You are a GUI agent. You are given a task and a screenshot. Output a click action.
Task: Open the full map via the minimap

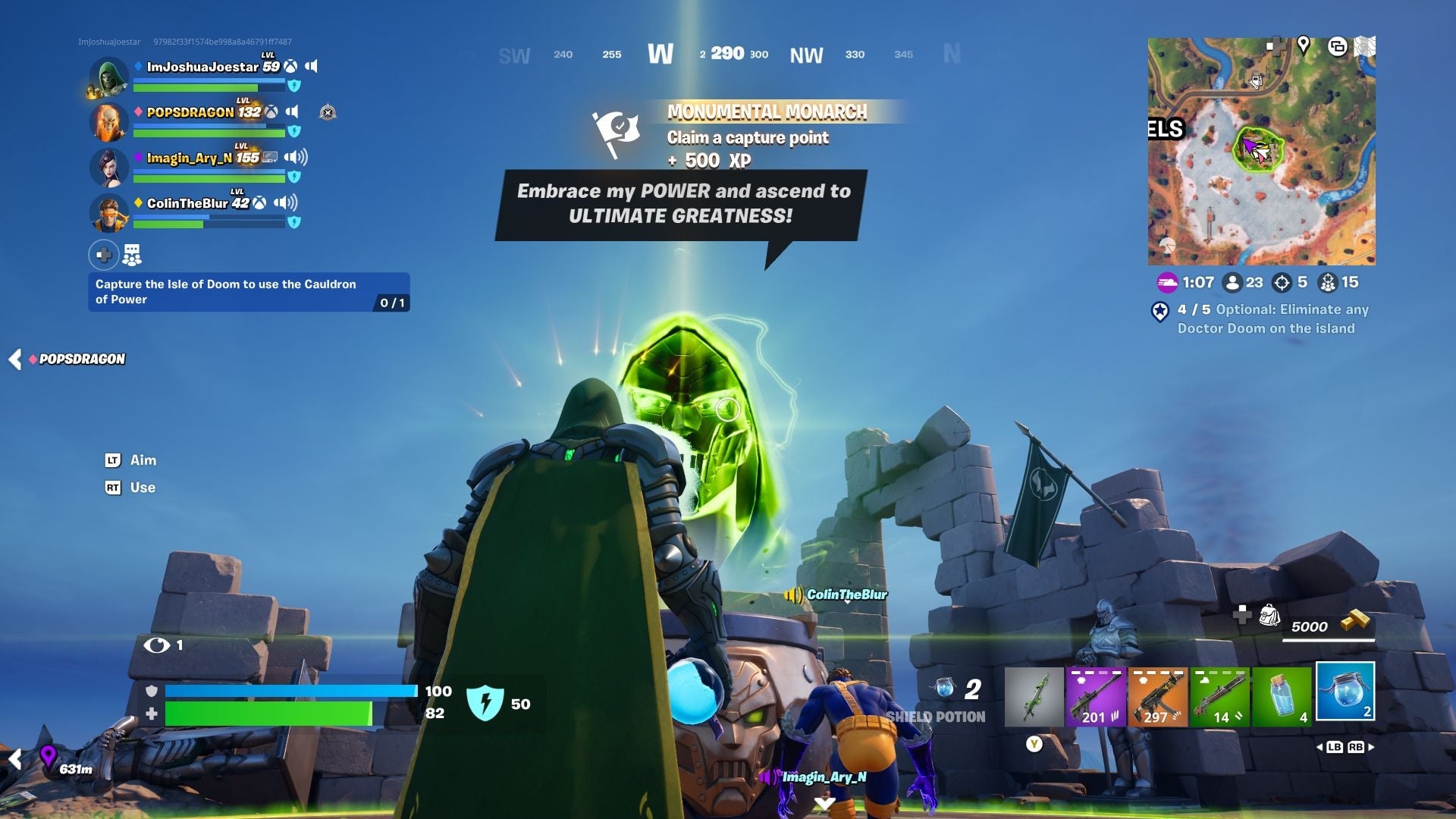click(1263, 152)
